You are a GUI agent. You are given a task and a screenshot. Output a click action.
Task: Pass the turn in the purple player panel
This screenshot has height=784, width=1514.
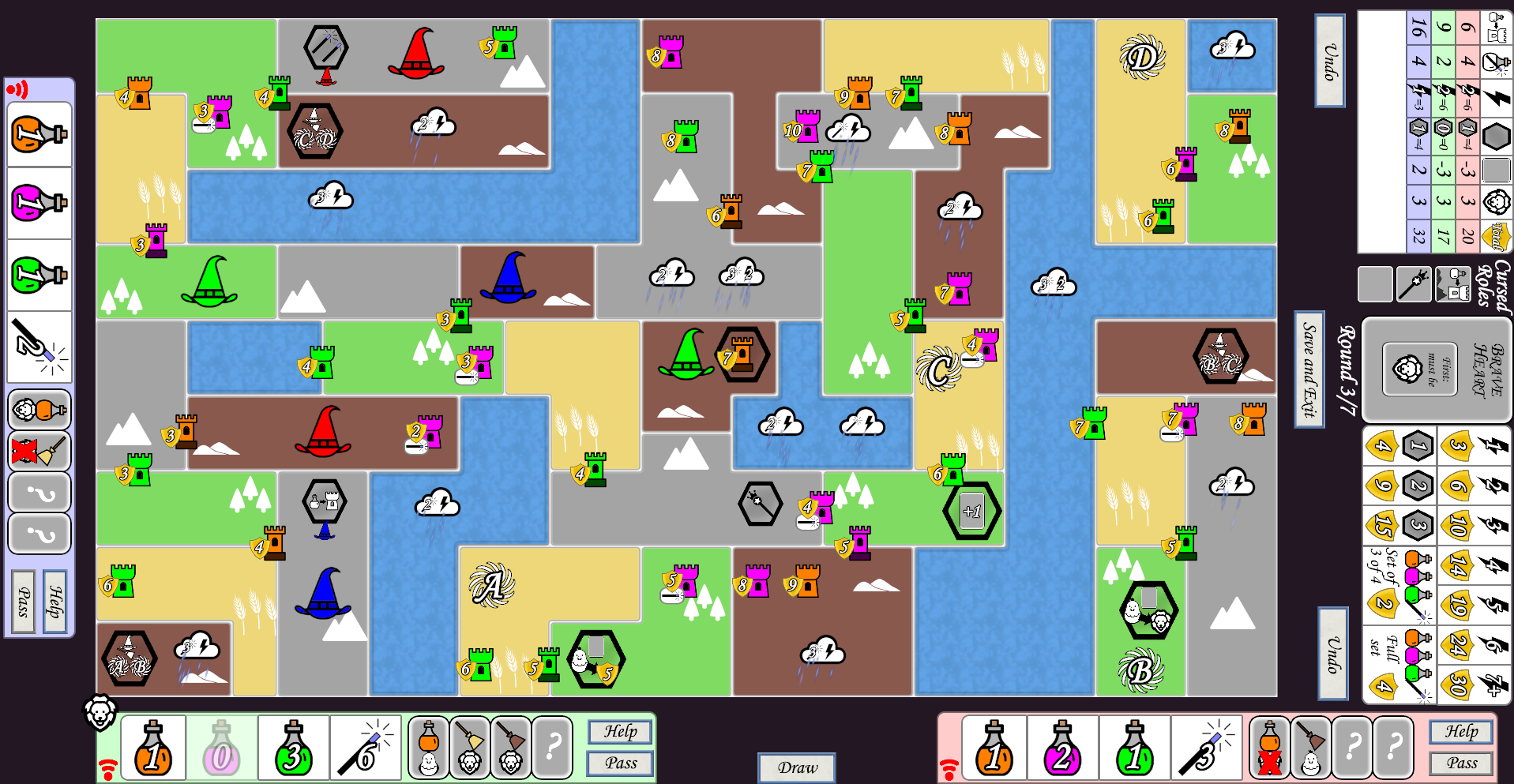point(24,602)
